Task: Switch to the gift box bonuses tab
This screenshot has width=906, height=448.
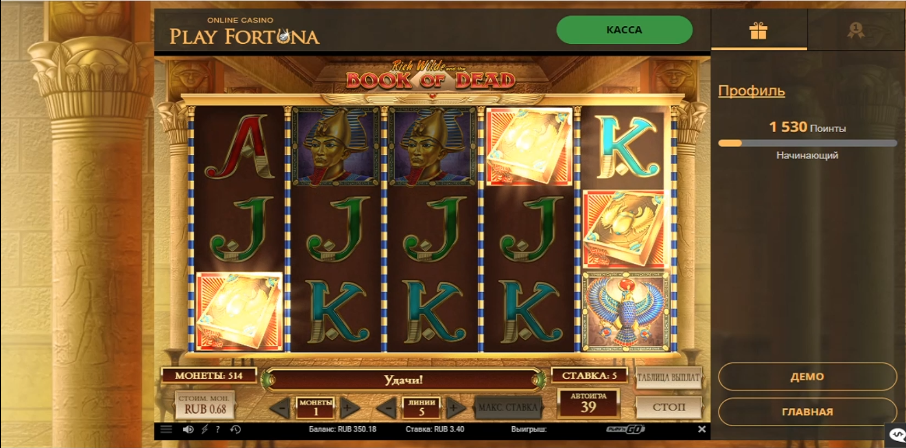Action: [x=758, y=31]
